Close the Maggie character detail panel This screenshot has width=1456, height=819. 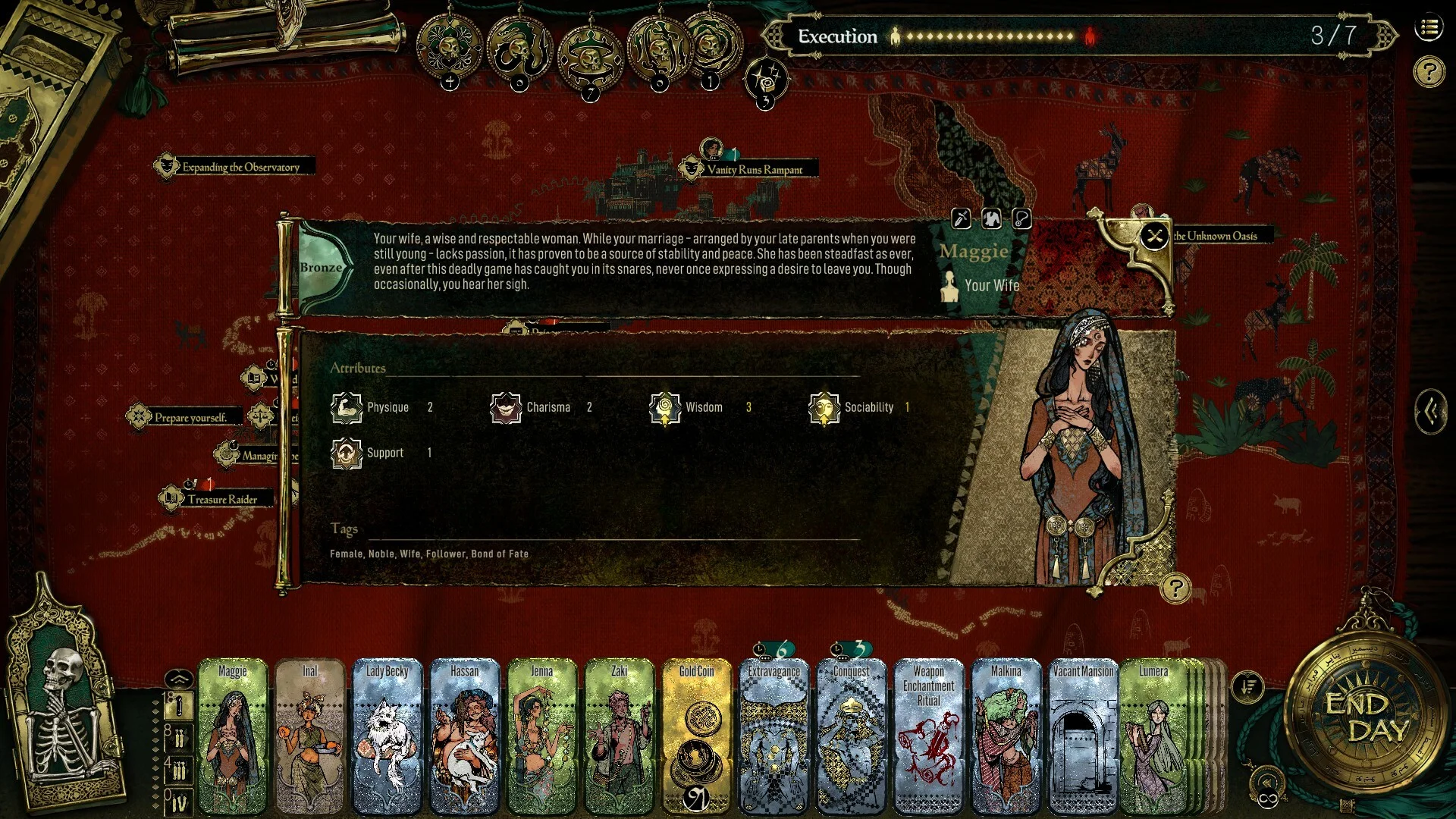[x=1154, y=237]
